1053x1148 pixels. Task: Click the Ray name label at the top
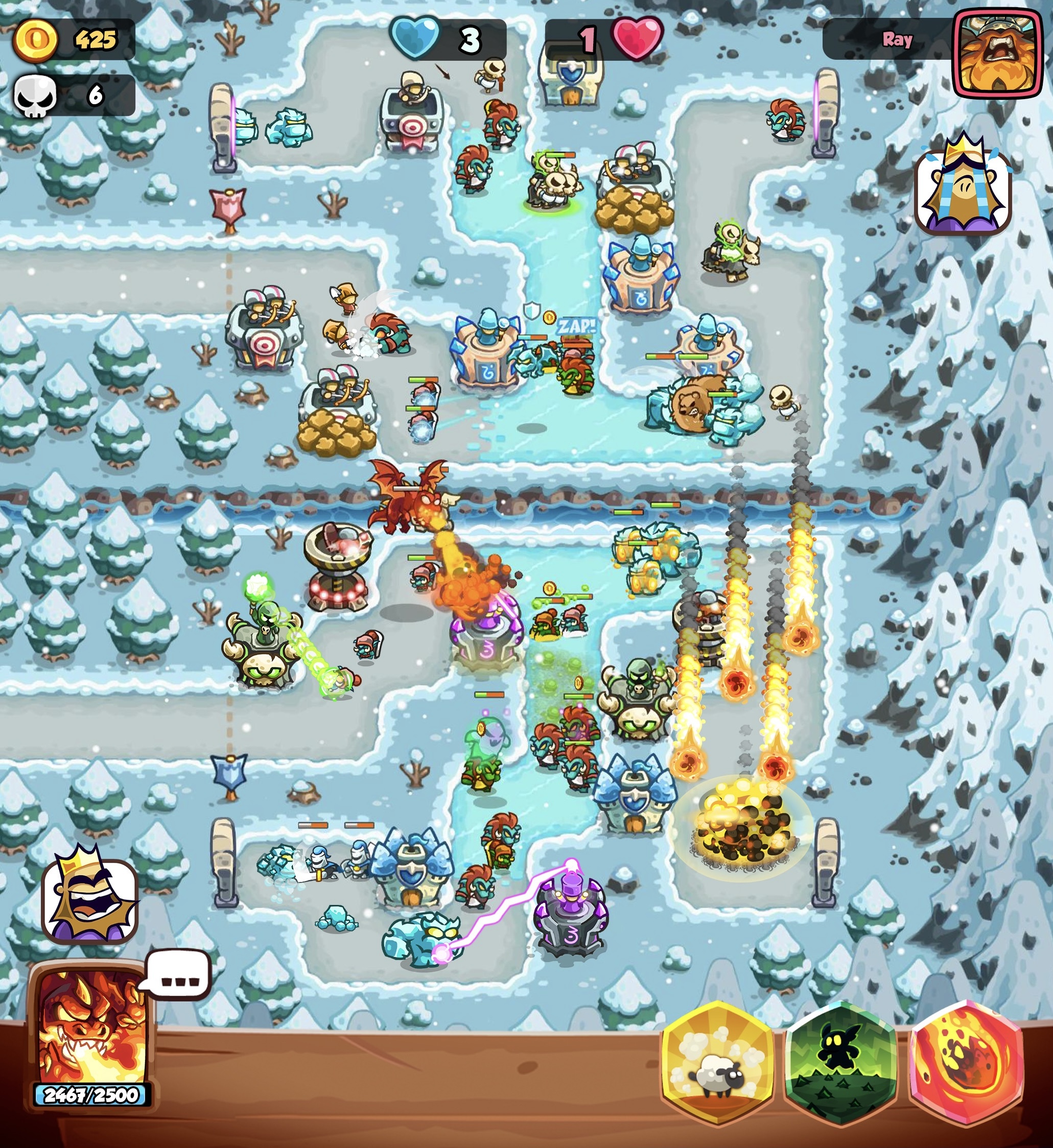[898, 39]
